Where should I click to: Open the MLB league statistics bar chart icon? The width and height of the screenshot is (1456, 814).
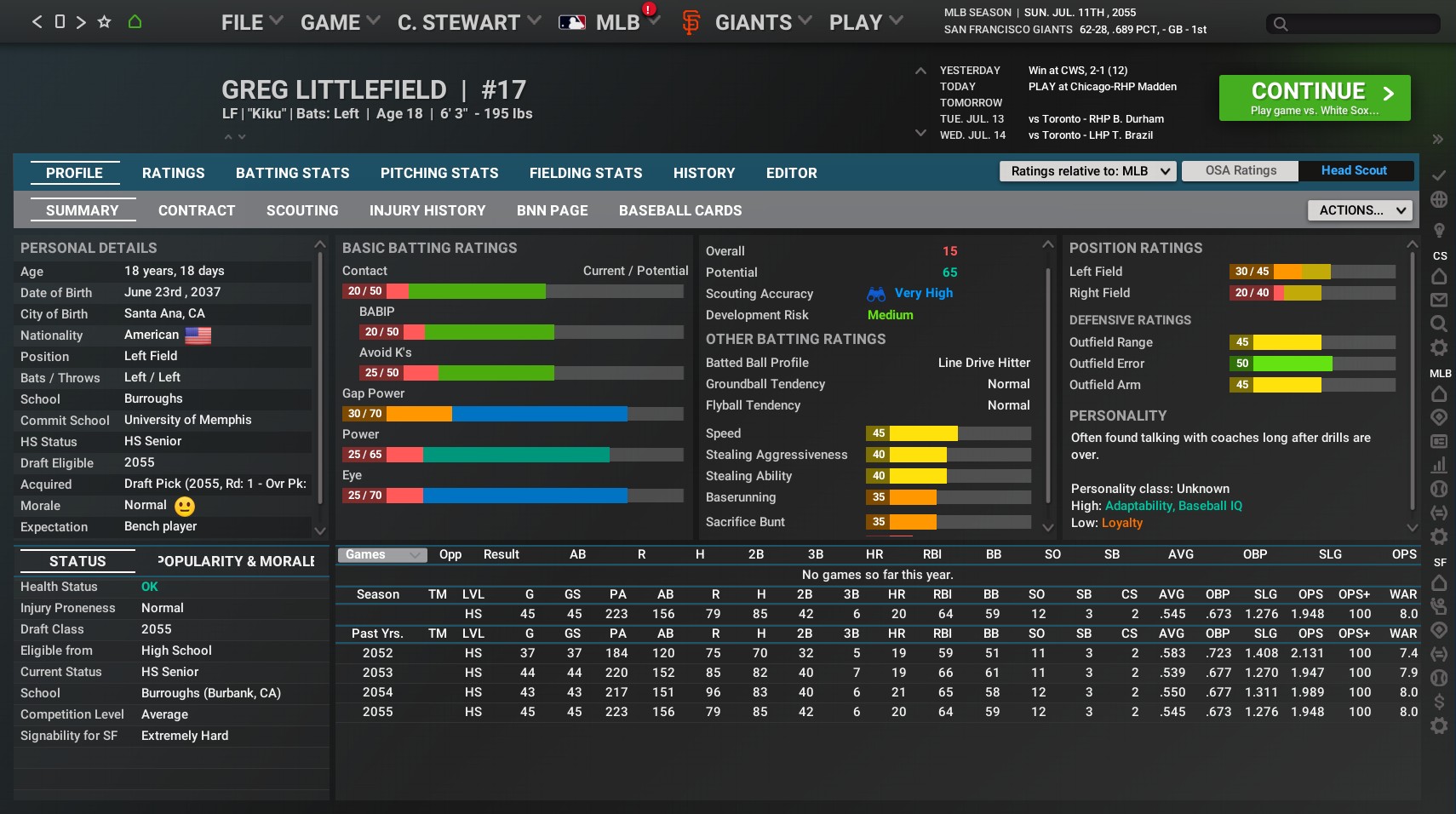point(1439,465)
